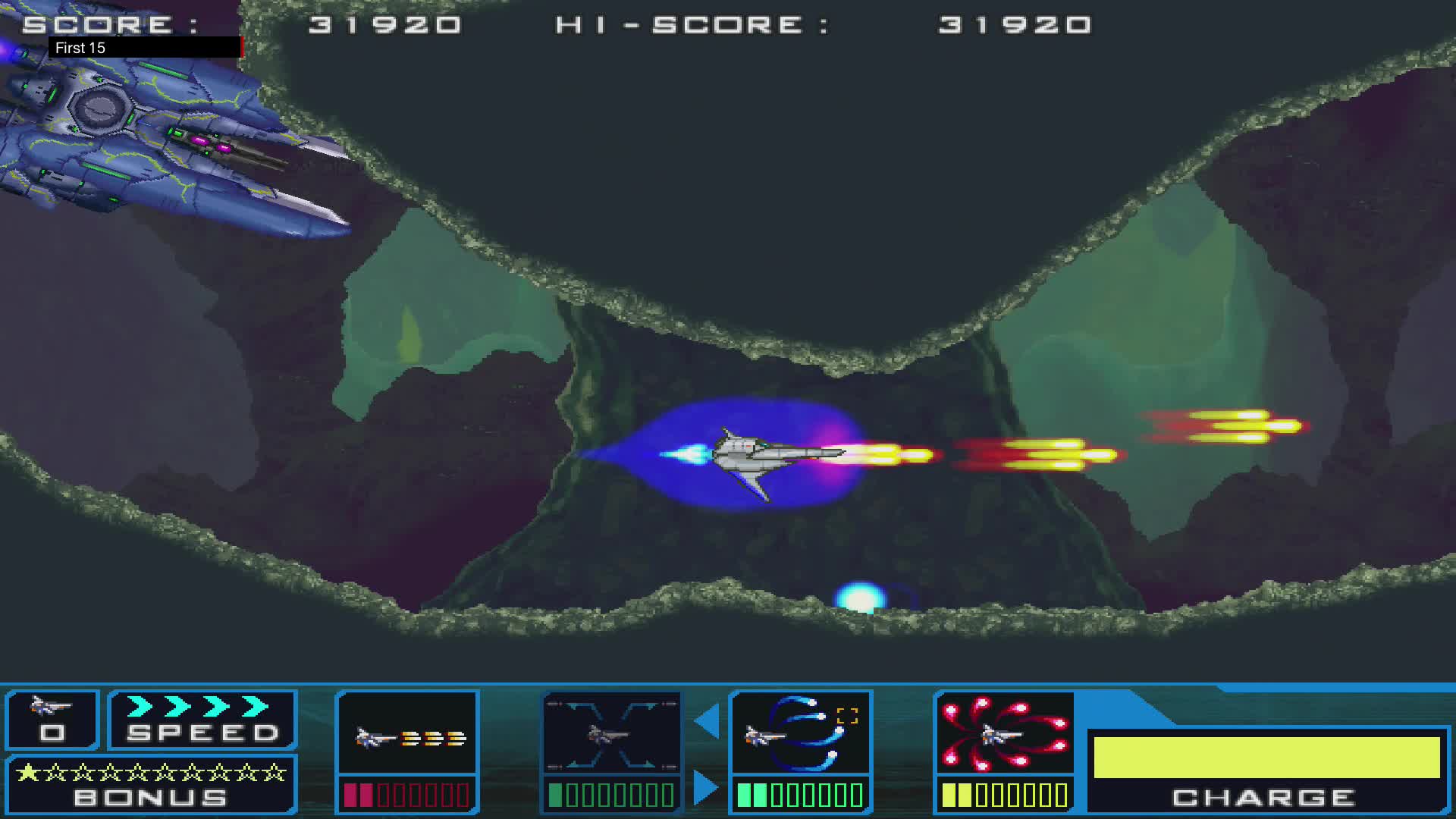This screenshot has height=819, width=1456.
Task: Select the X-formation weapon panel
Action: pyautogui.click(x=611, y=734)
